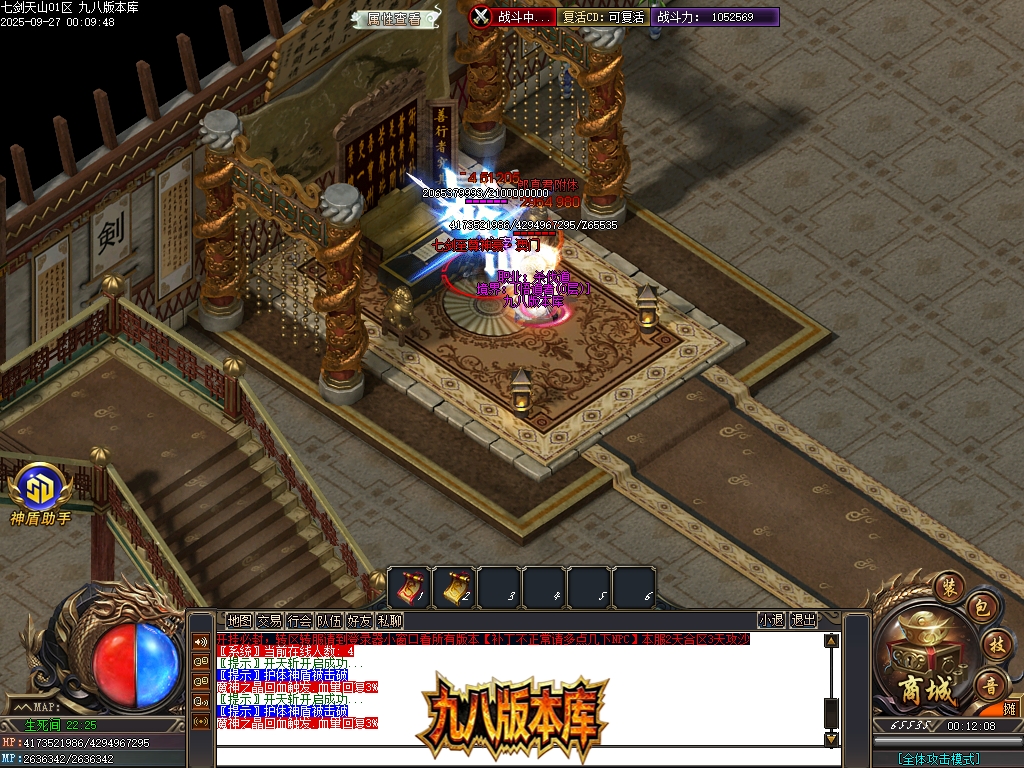Open the 地图 map button
The image size is (1024, 768).
[x=239, y=621]
